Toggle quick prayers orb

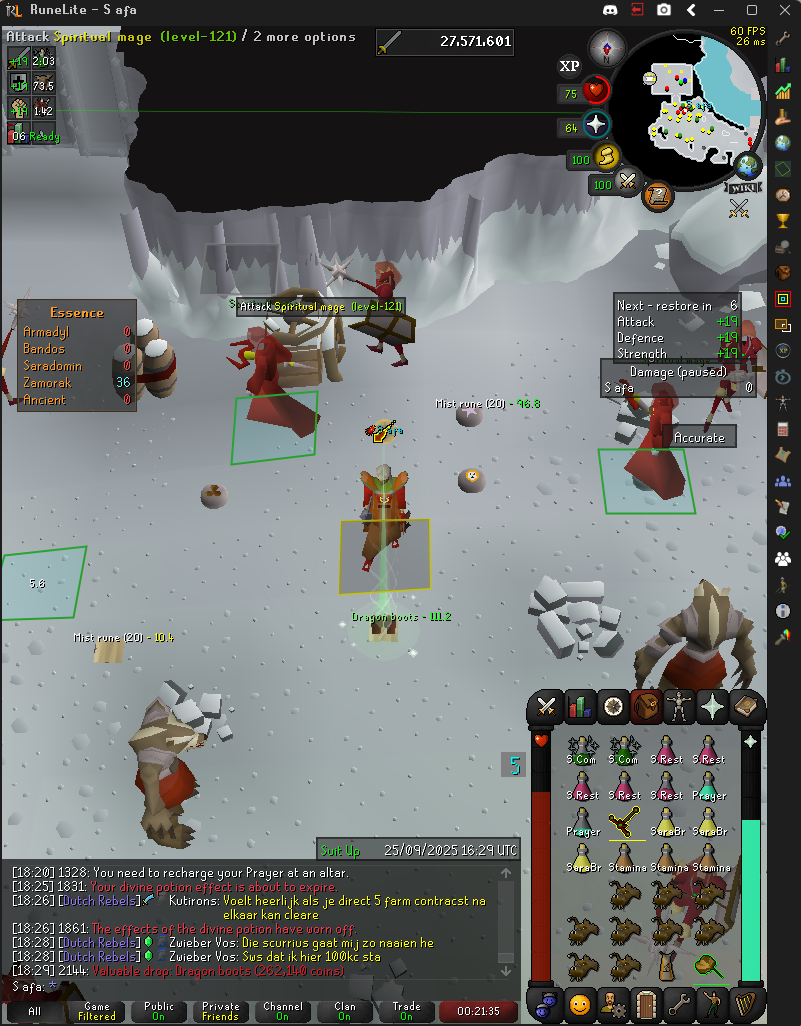596,126
